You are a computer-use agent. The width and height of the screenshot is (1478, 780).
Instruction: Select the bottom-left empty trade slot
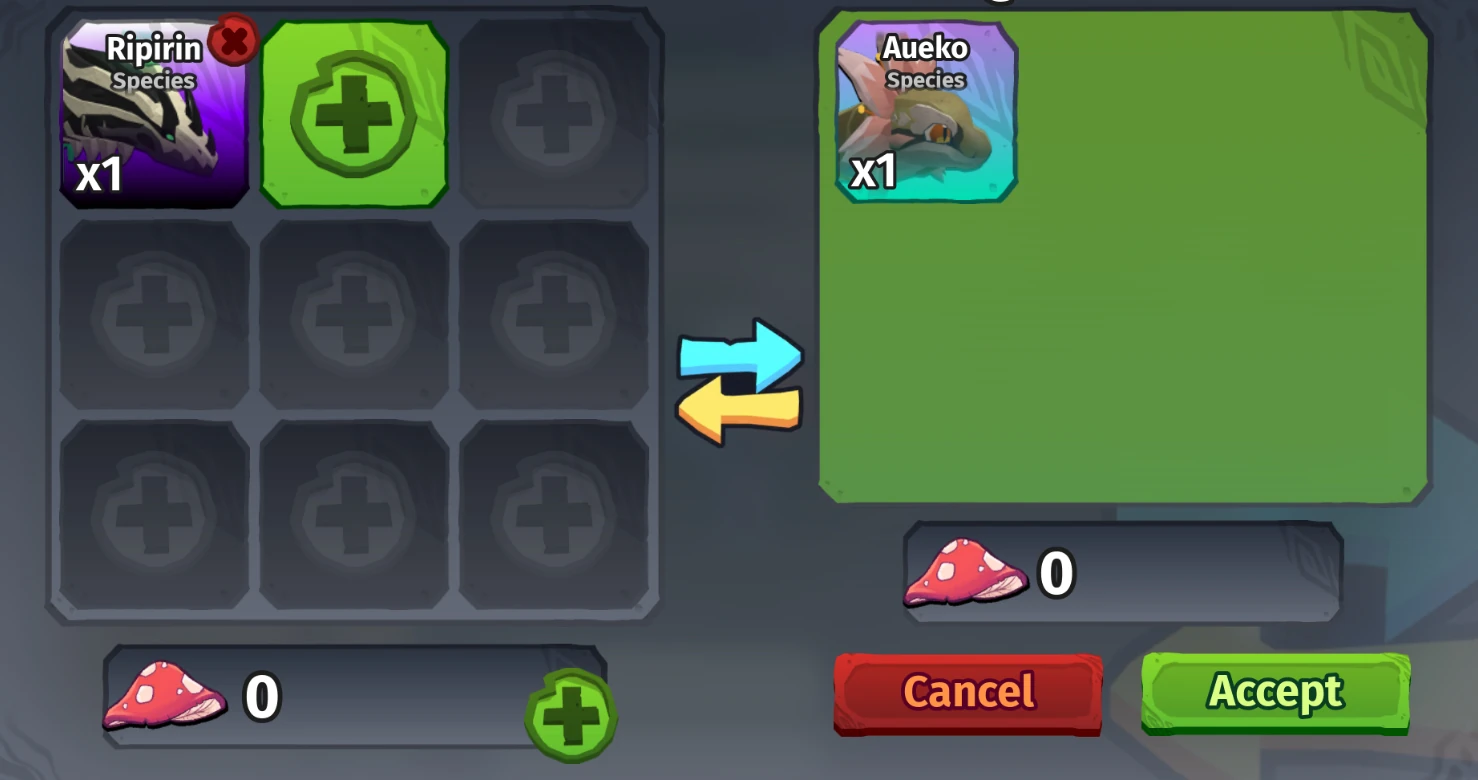pos(154,513)
